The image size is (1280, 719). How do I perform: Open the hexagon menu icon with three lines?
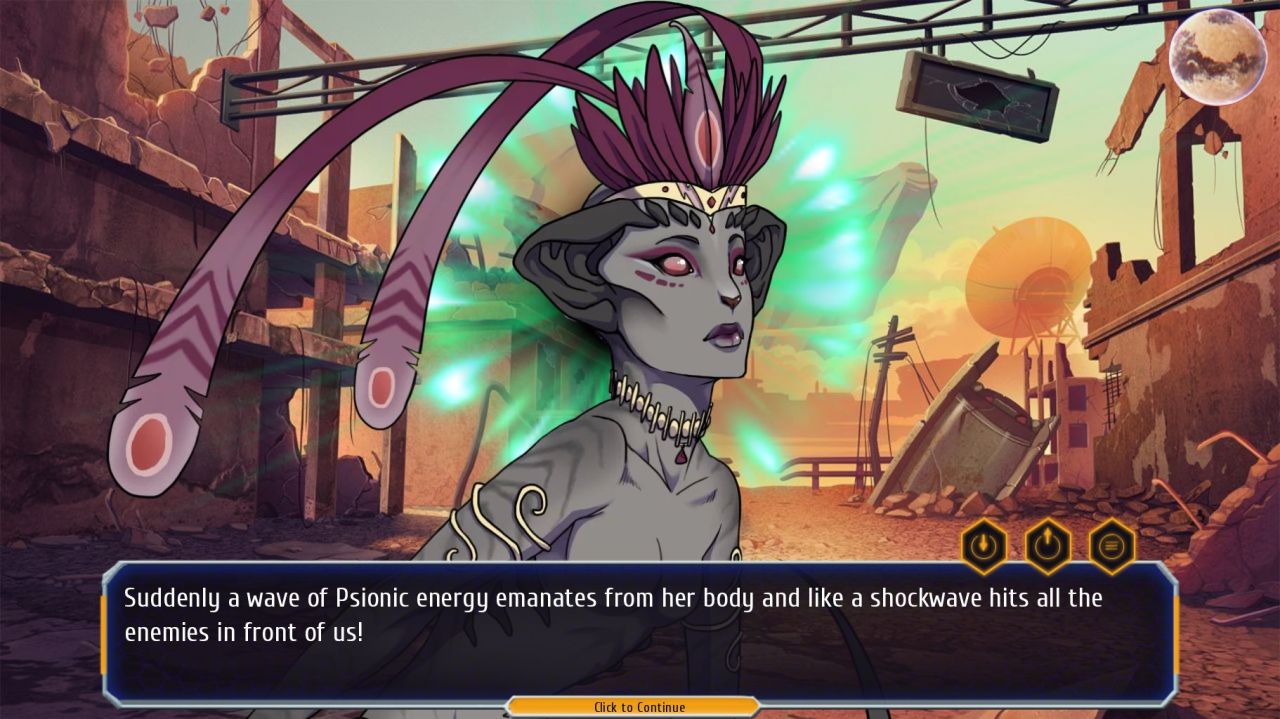[x=1111, y=546]
